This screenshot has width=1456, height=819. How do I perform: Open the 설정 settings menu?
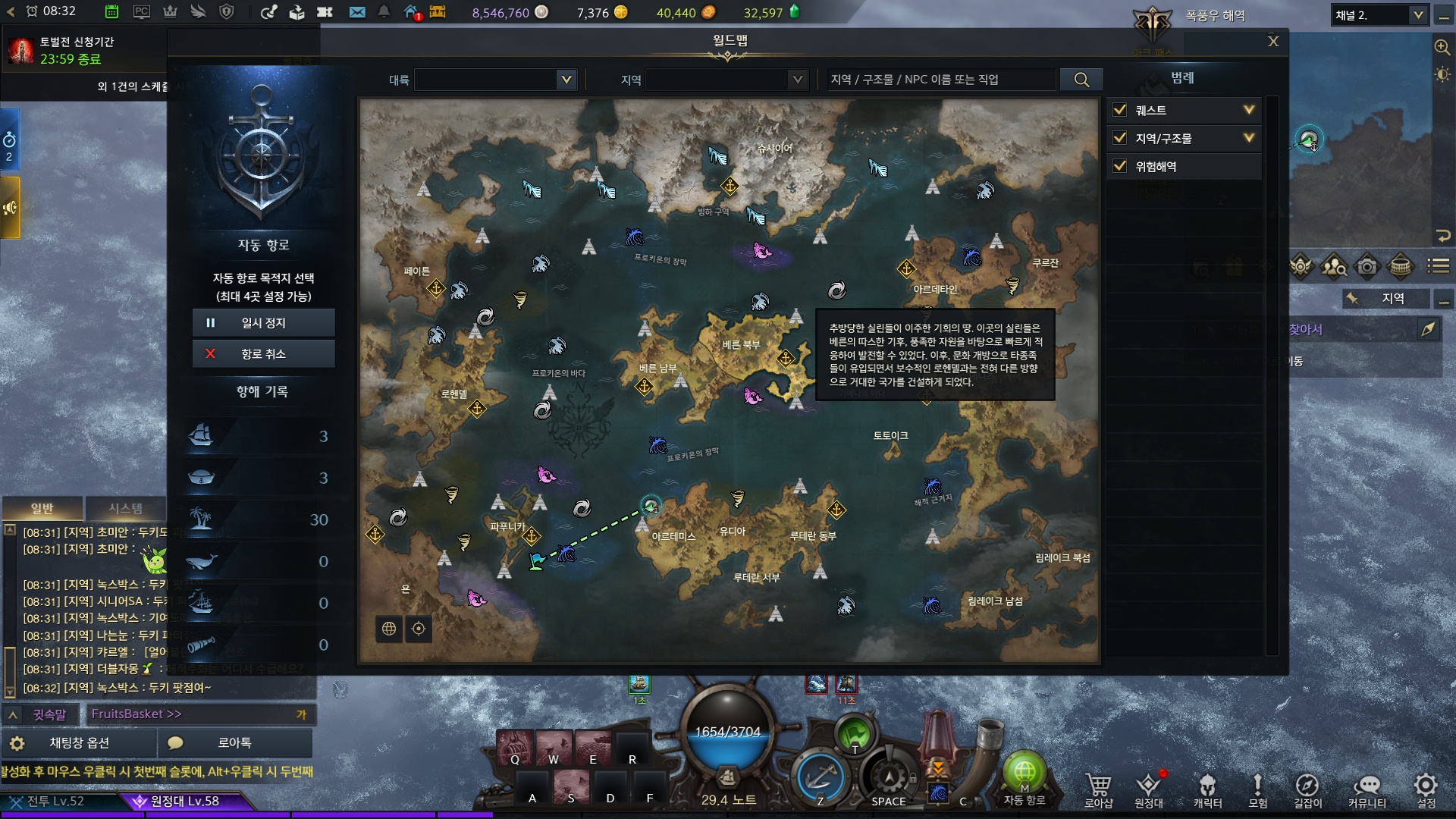click(1426, 789)
